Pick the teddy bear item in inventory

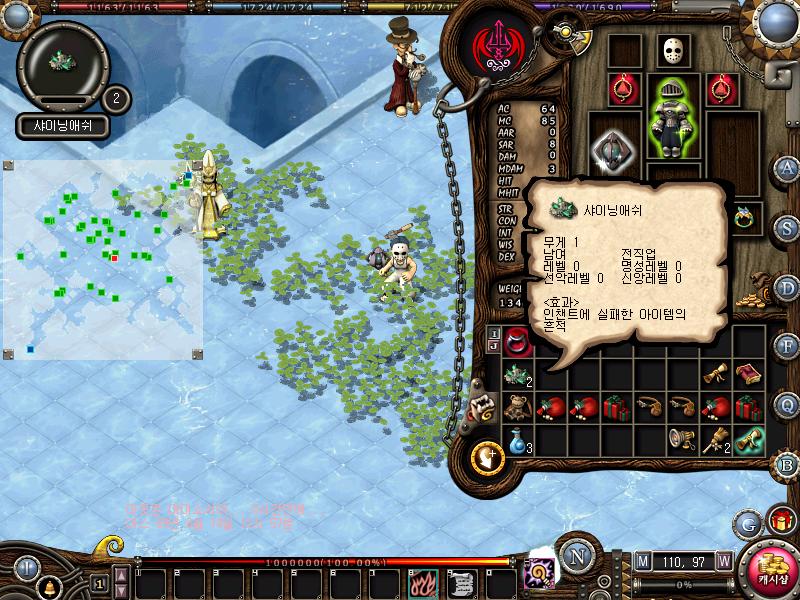coord(517,407)
